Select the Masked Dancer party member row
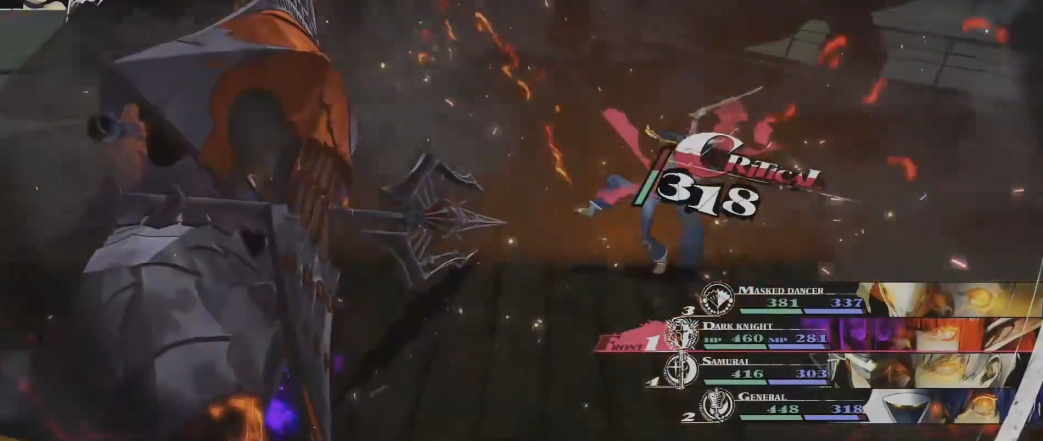 coord(800,297)
